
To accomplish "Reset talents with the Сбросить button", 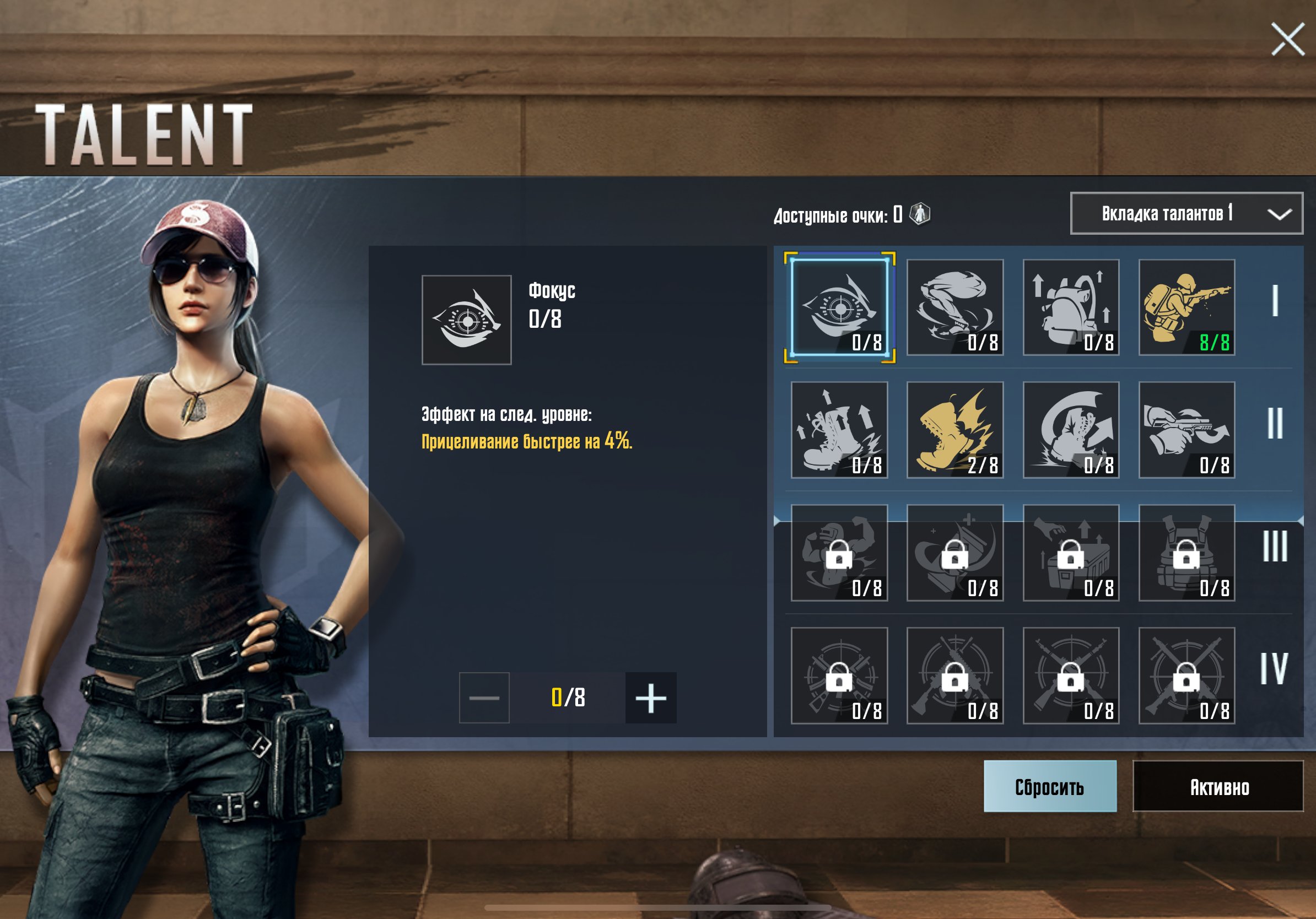I will (1049, 786).
